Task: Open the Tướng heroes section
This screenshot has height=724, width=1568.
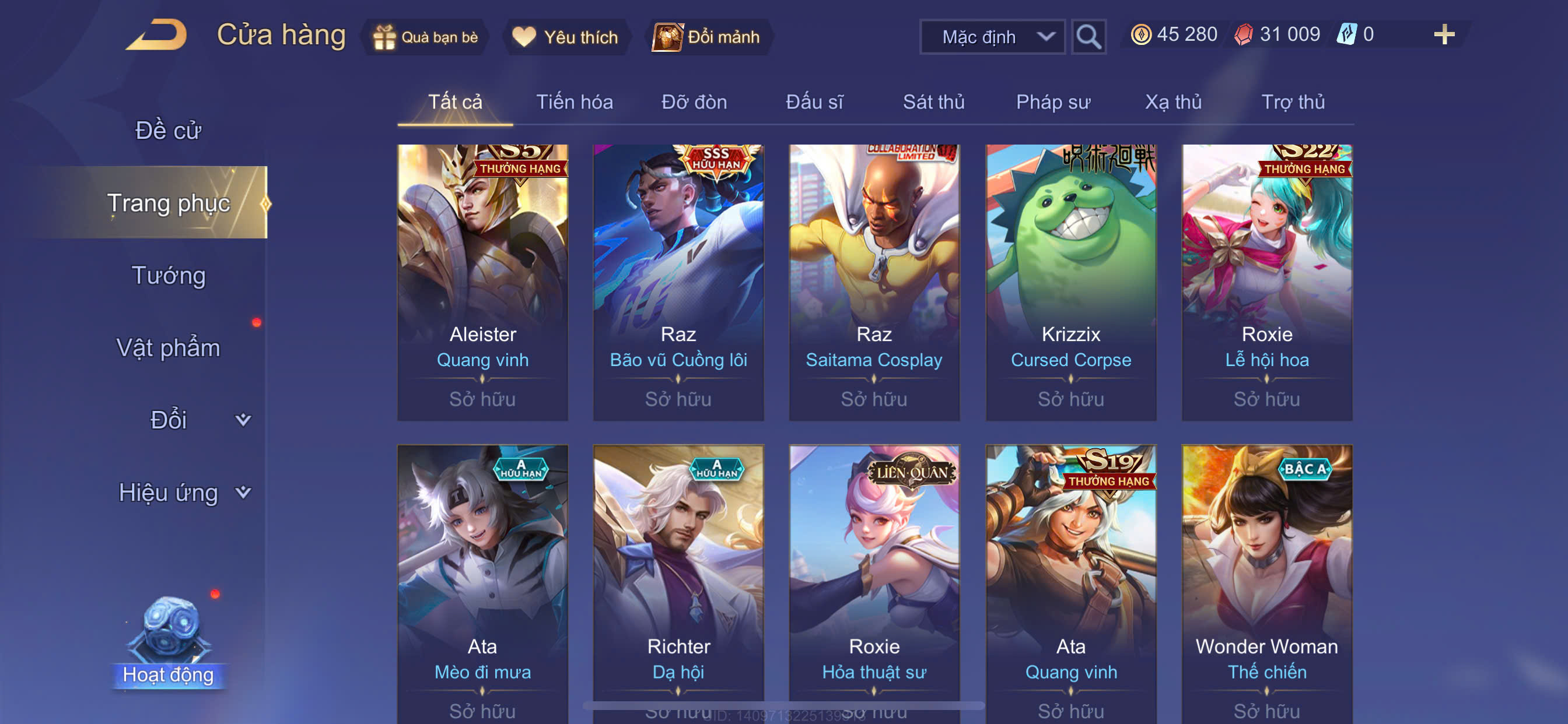Action: point(169,275)
